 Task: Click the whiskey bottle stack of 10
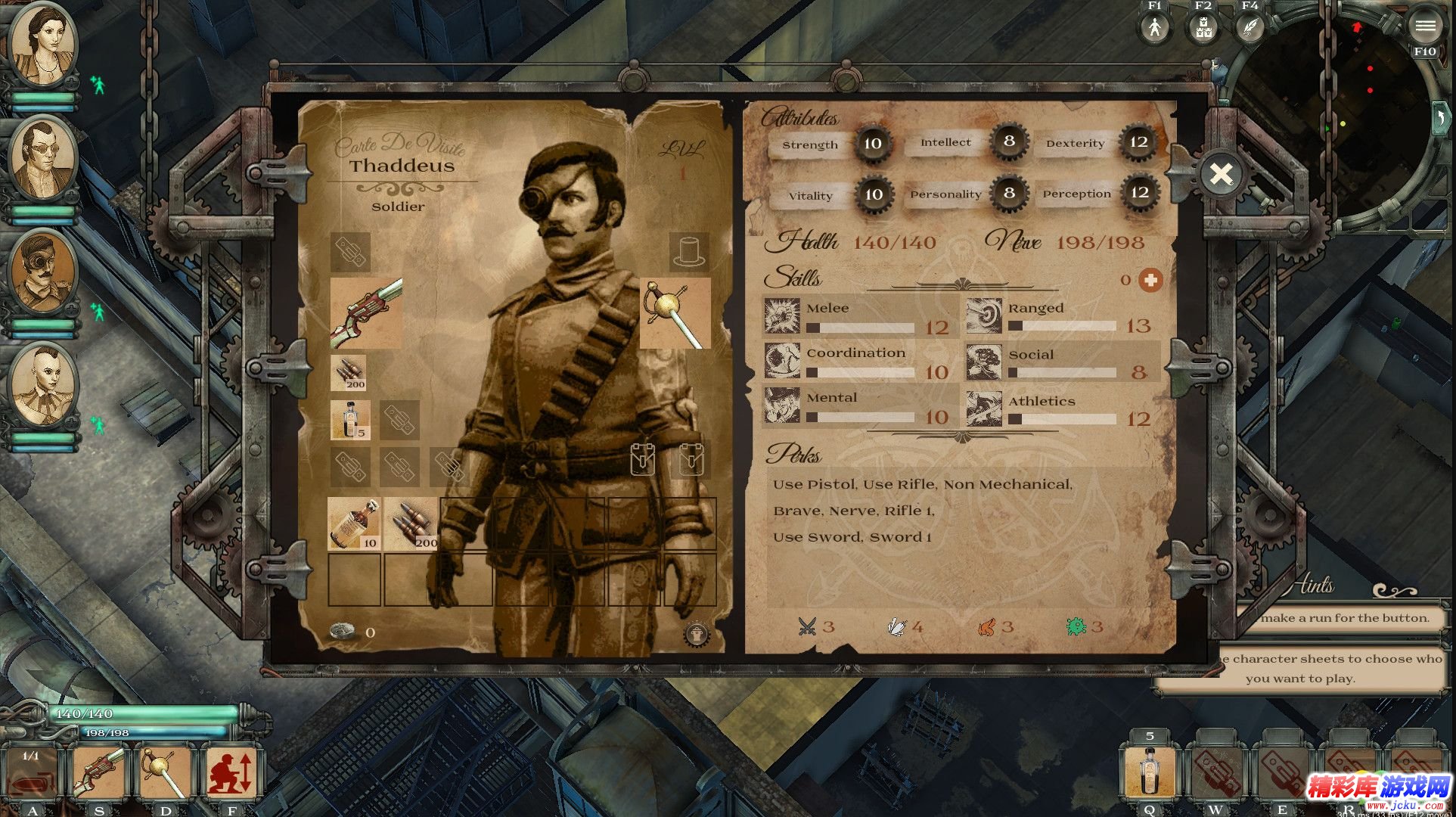pos(354,523)
